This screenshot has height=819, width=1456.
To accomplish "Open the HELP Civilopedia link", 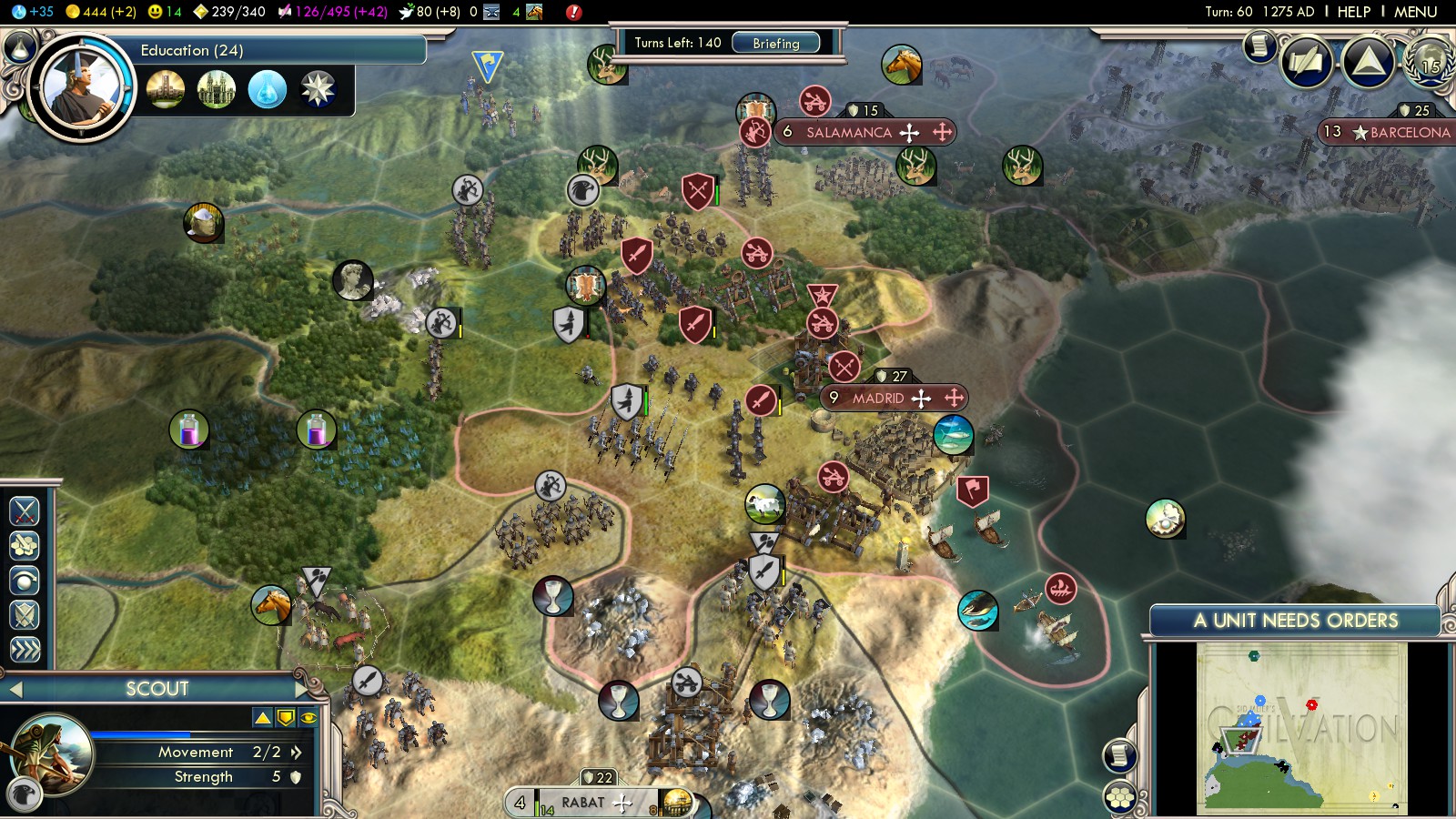I will pyautogui.click(x=1353, y=12).
